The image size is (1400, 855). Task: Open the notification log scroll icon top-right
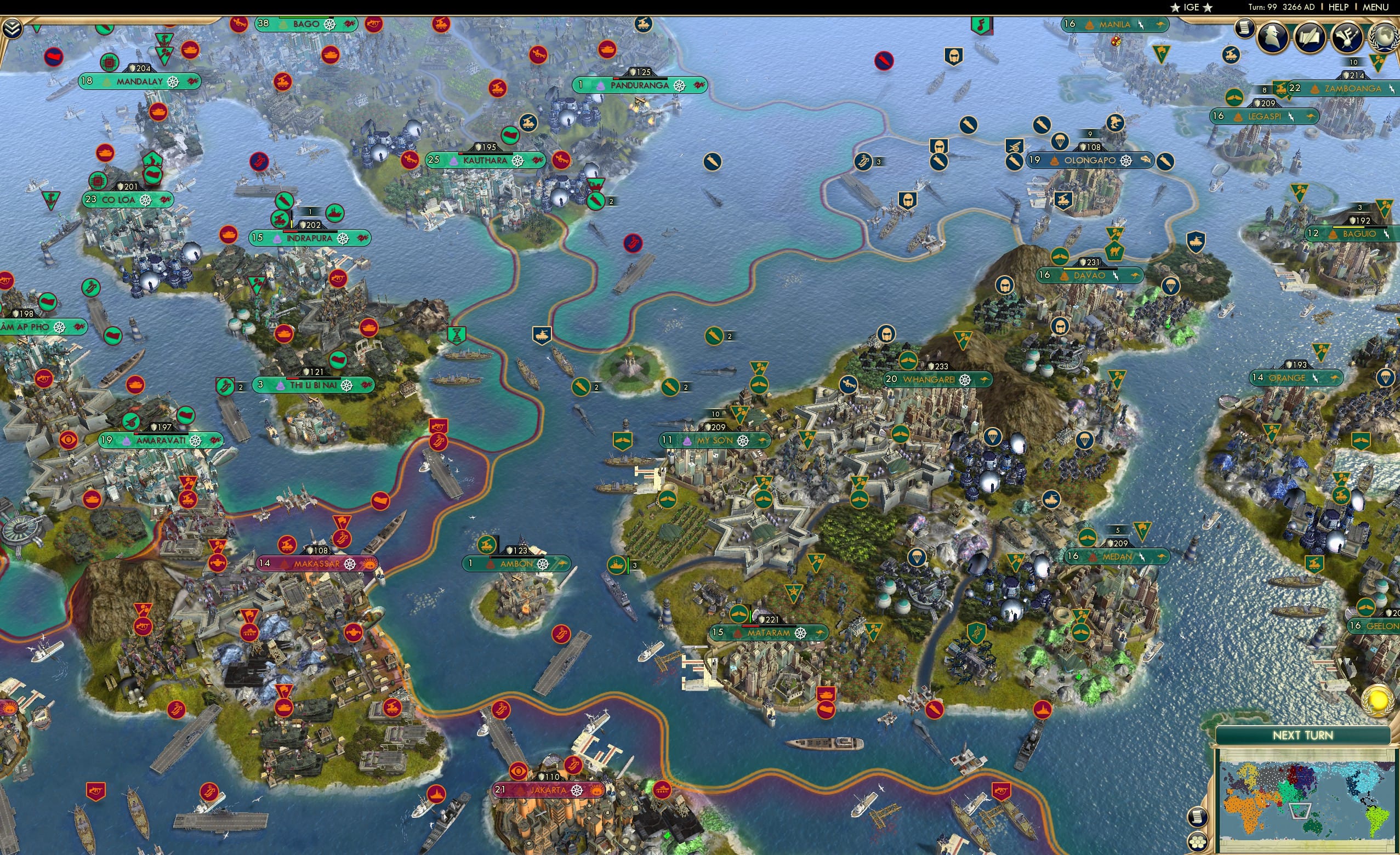(1244, 32)
